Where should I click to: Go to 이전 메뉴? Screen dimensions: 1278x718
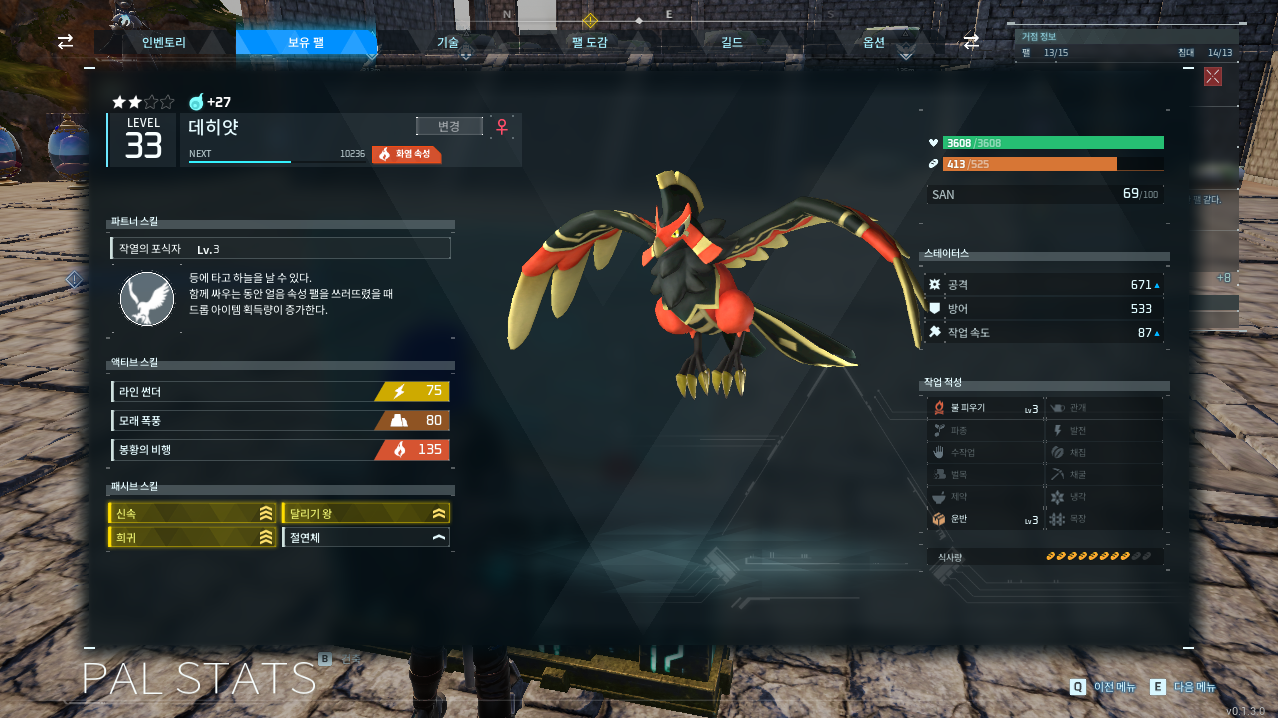click(1104, 687)
